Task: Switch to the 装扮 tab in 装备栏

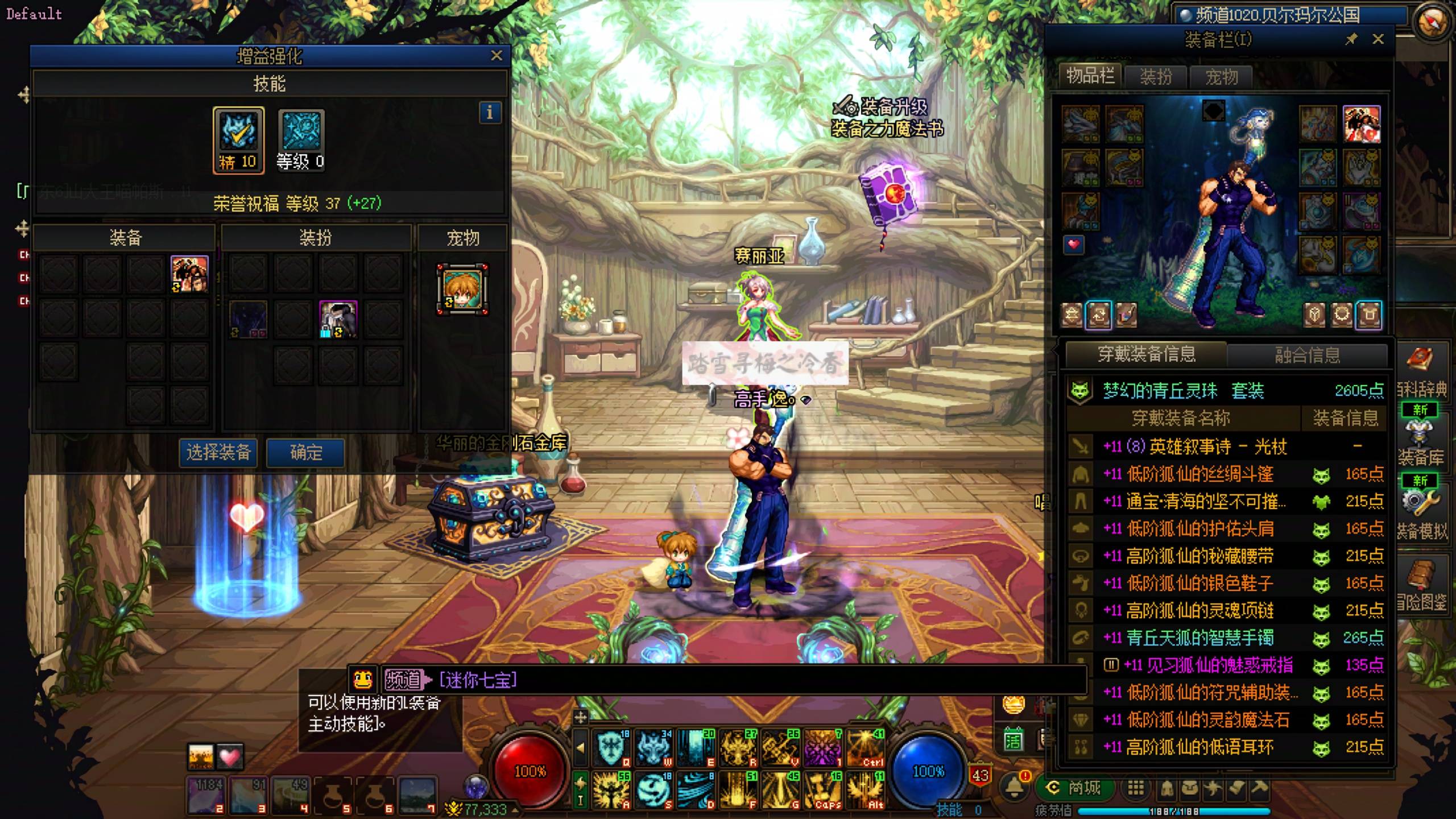Action: [x=1156, y=77]
